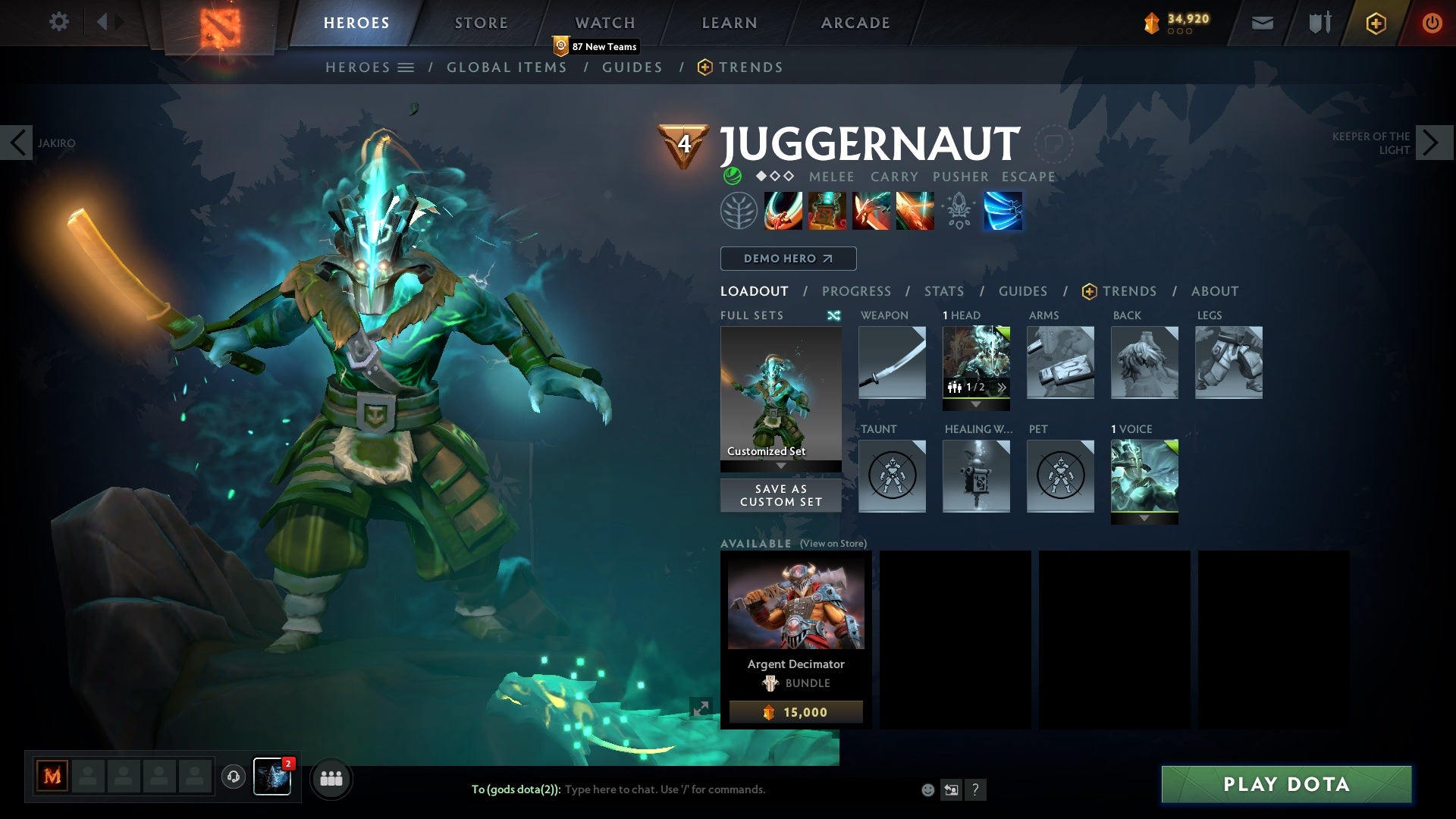The height and width of the screenshot is (819, 1456).
Task: Click View on Store link
Action: click(x=833, y=544)
